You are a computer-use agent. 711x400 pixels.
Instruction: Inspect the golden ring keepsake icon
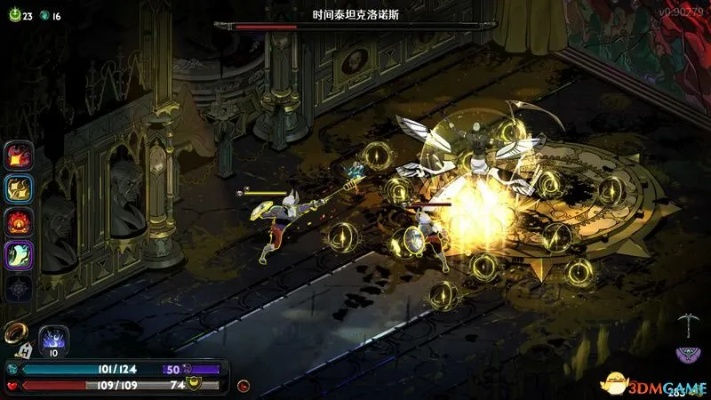(x=16, y=332)
